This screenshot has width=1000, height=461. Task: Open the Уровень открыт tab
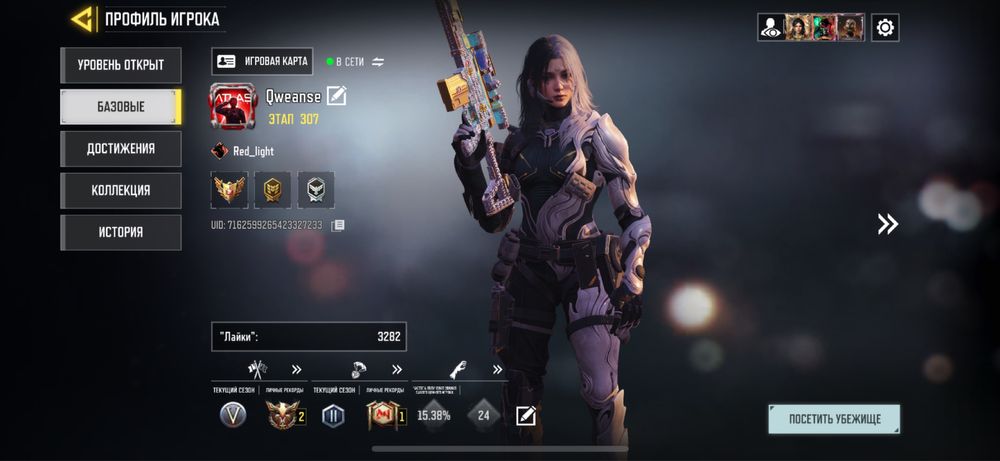[x=120, y=66]
